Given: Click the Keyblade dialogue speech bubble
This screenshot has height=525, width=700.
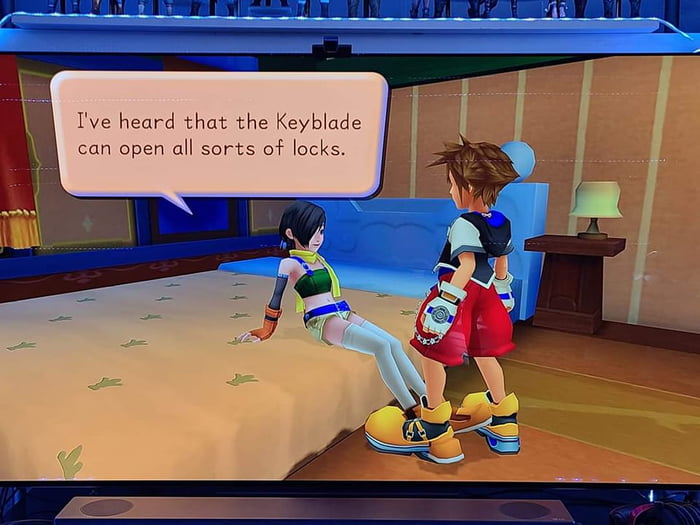Looking at the screenshot, I should click(x=218, y=135).
